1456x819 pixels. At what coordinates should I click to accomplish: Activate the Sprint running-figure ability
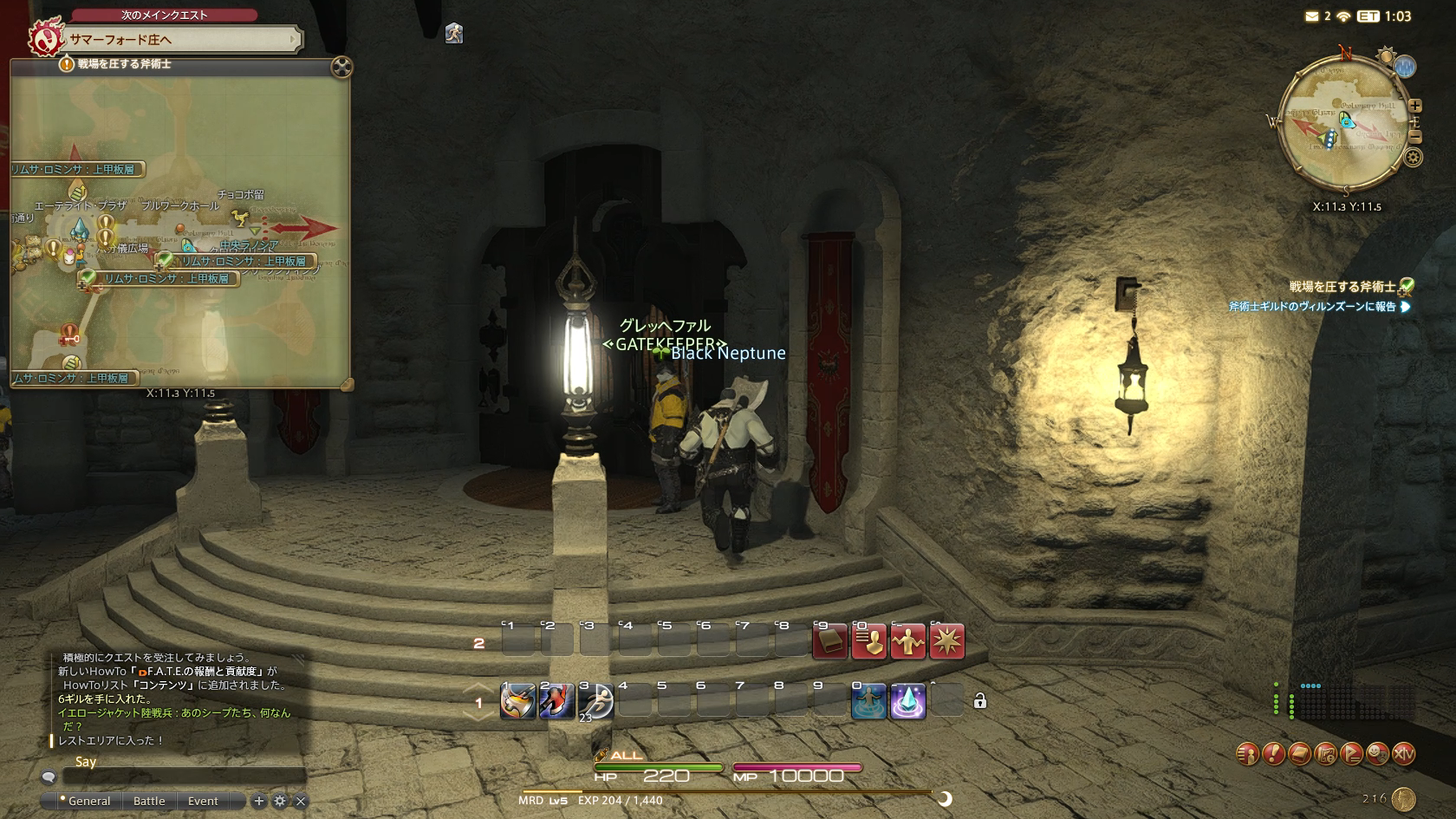[596, 701]
